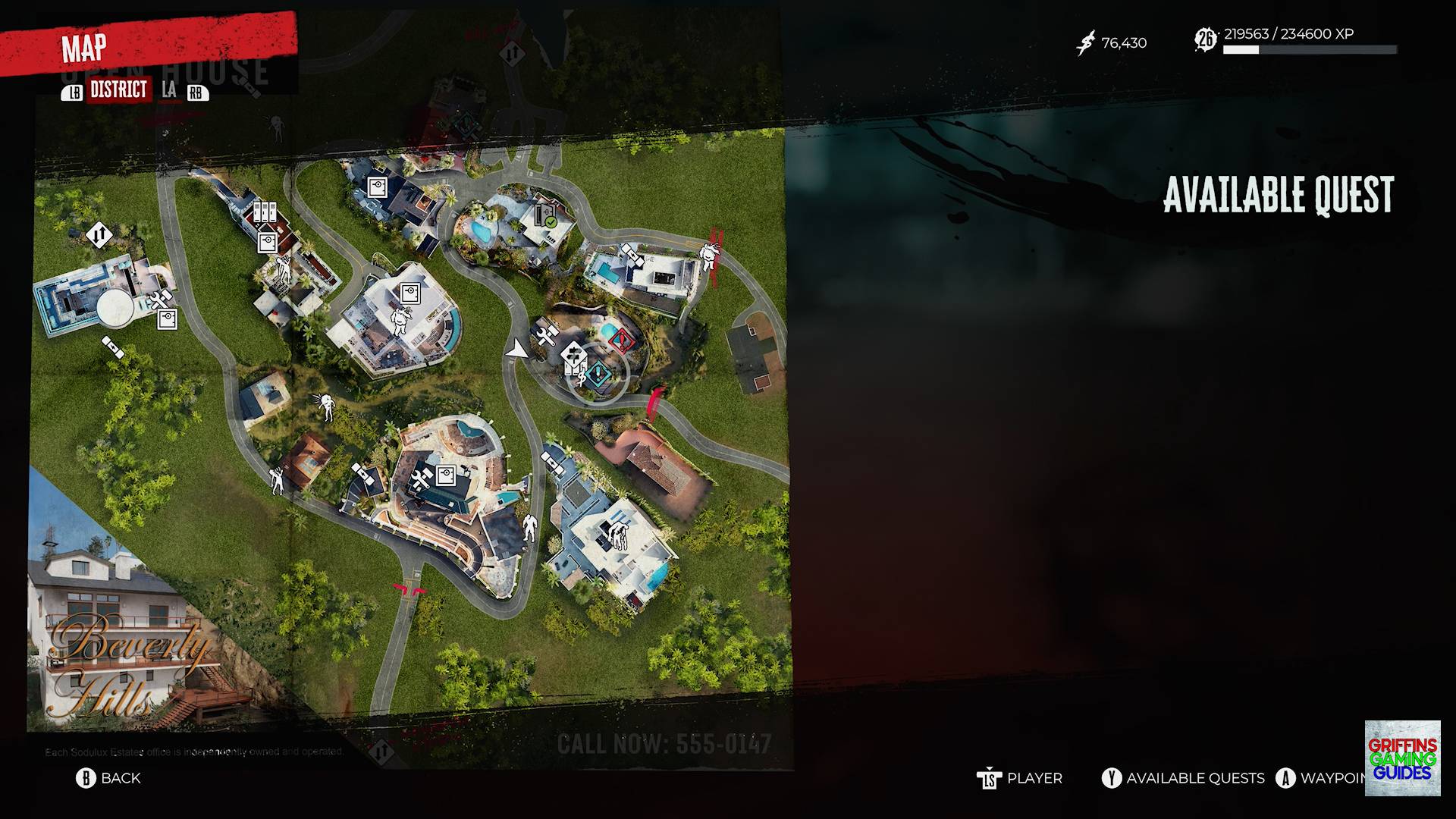Open the Griffins Gaming Guides channel logo
The image size is (1456, 819).
(1402, 758)
